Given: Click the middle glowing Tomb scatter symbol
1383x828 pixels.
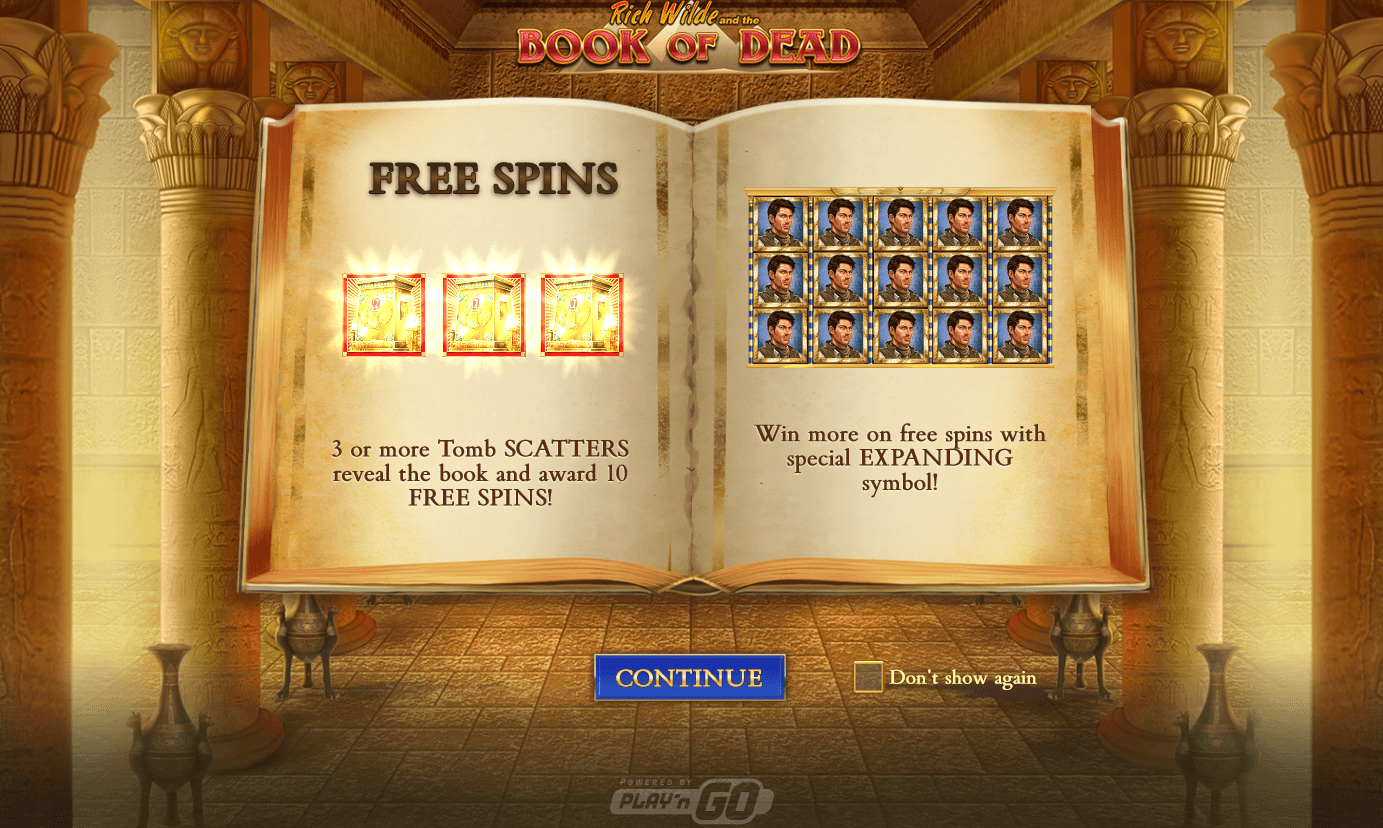Looking at the screenshot, I should (x=484, y=313).
